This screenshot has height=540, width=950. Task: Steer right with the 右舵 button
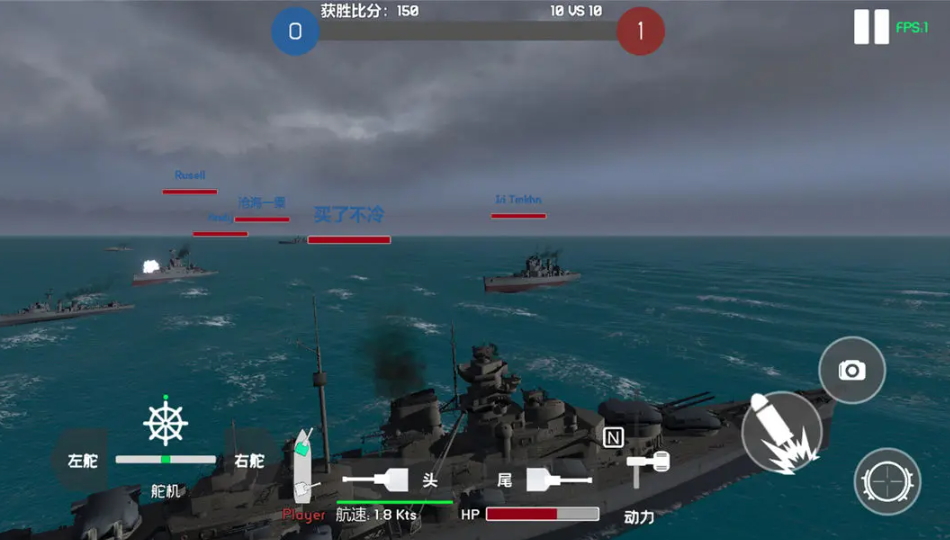coord(249,461)
